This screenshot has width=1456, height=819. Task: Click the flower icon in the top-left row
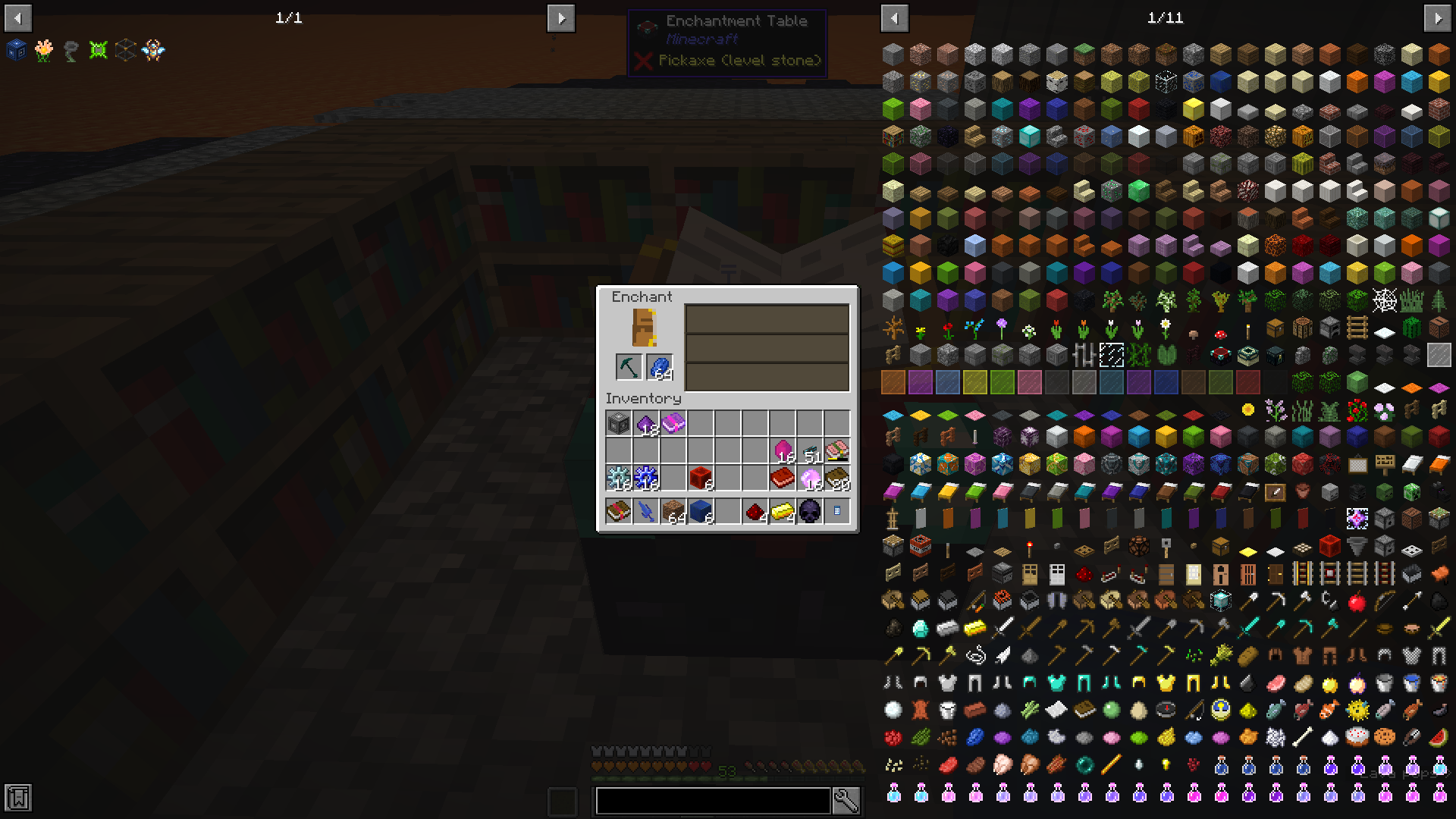(x=44, y=50)
